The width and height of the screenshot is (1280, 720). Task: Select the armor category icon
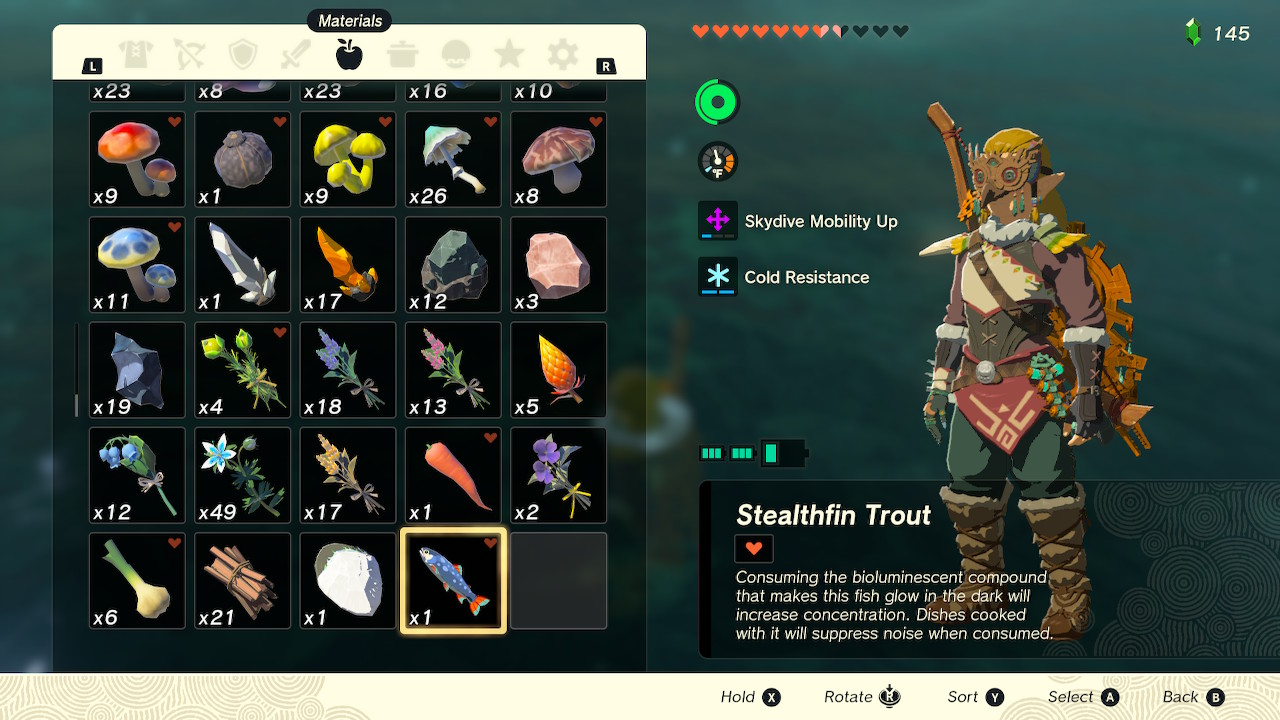[136, 55]
